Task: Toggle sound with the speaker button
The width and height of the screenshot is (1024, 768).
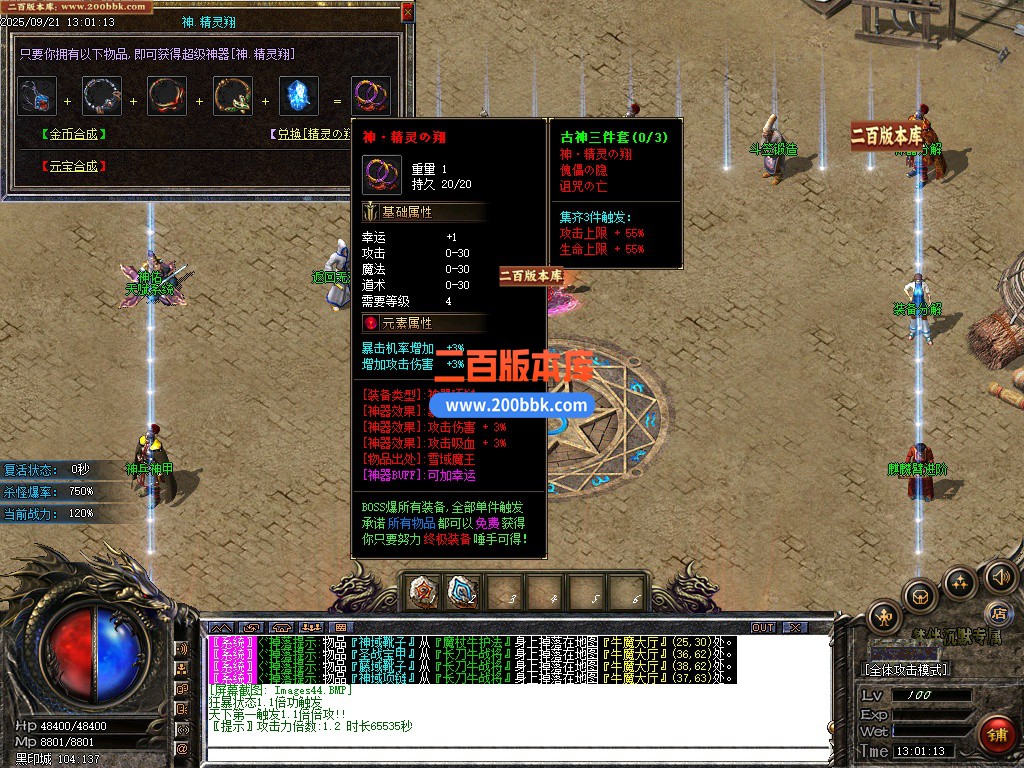Action: tap(1000, 576)
